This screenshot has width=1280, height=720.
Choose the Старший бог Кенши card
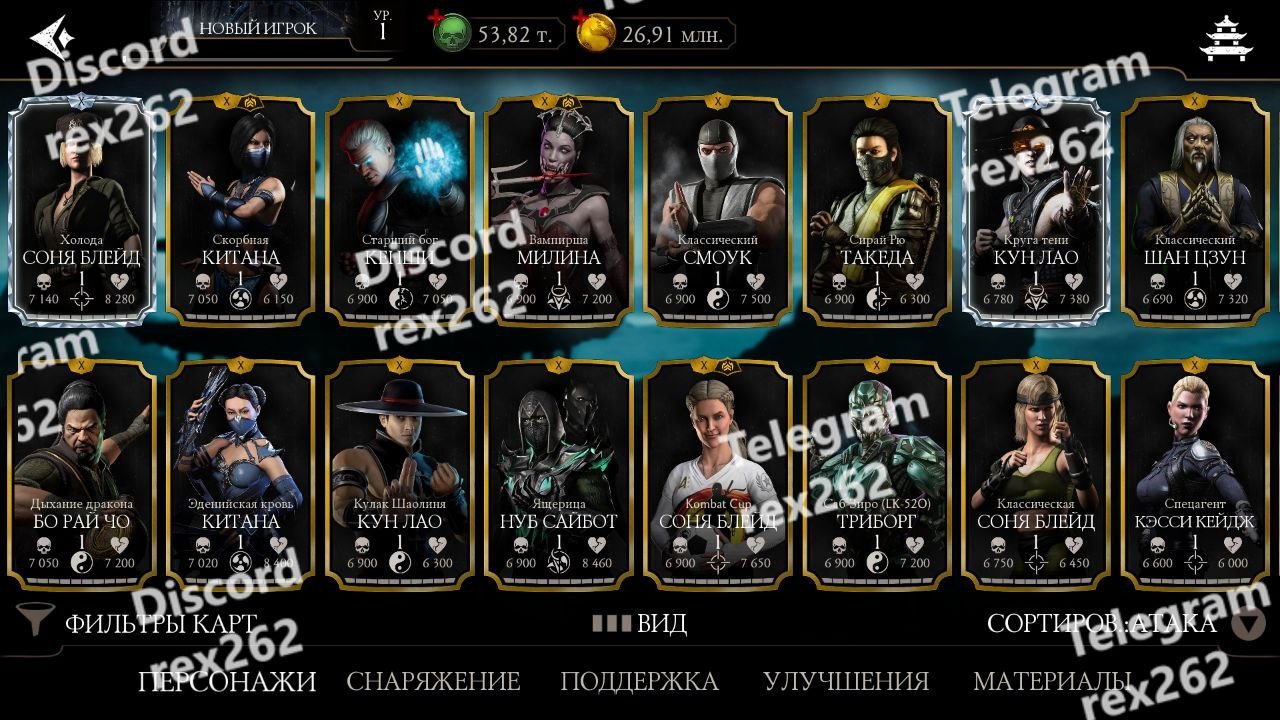click(400, 210)
